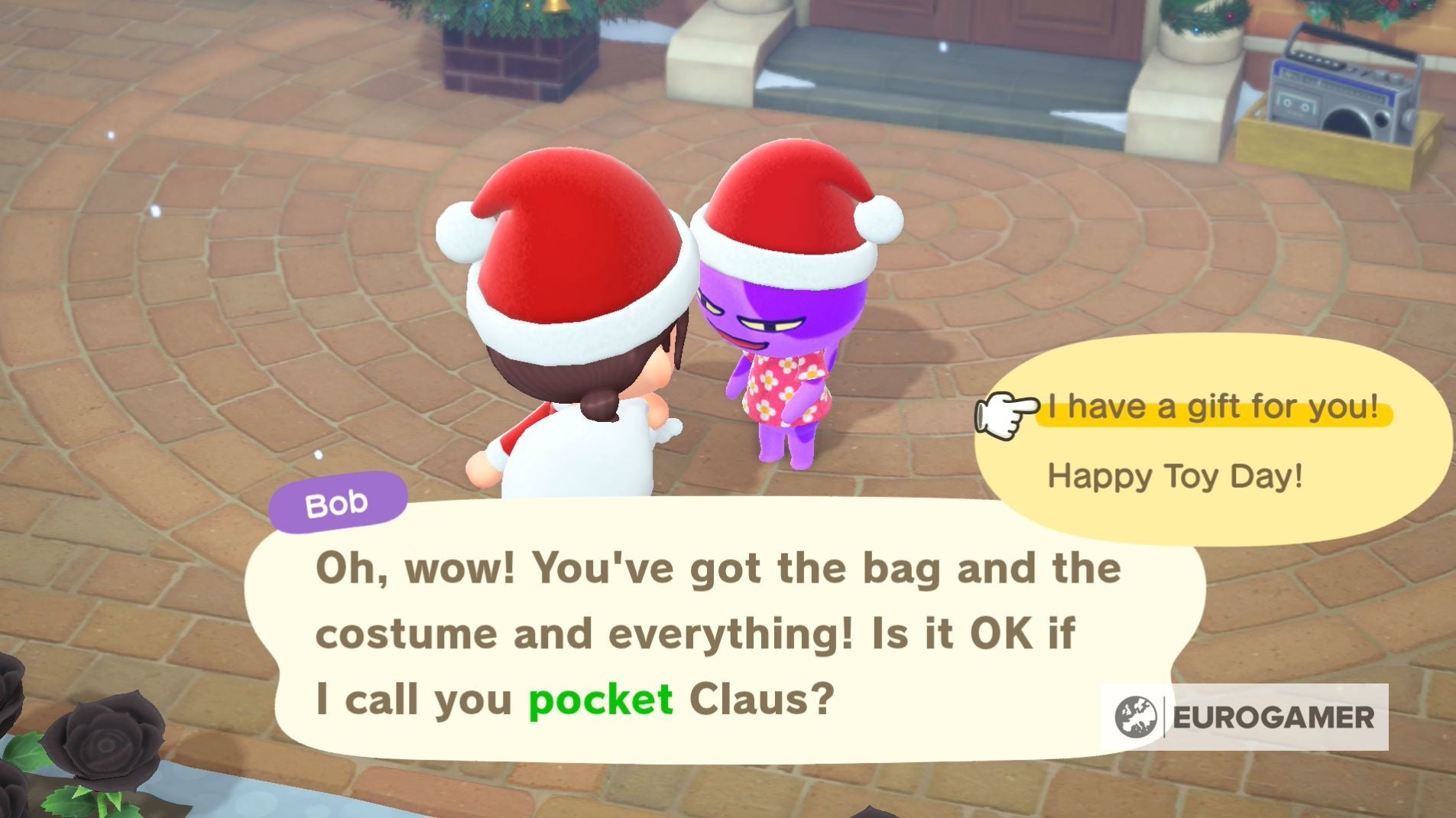Click the player's Santa hat pompom

465,233
